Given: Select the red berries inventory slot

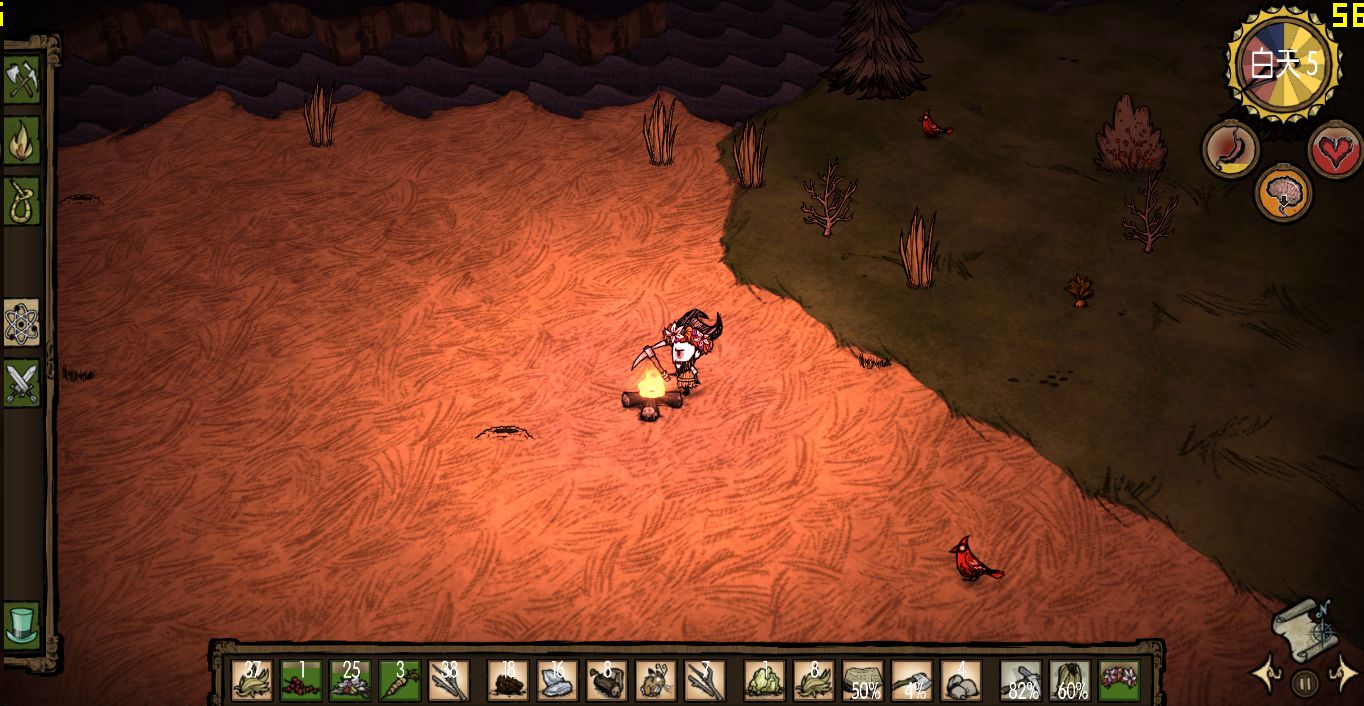Looking at the screenshot, I should click(x=301, y=680).
